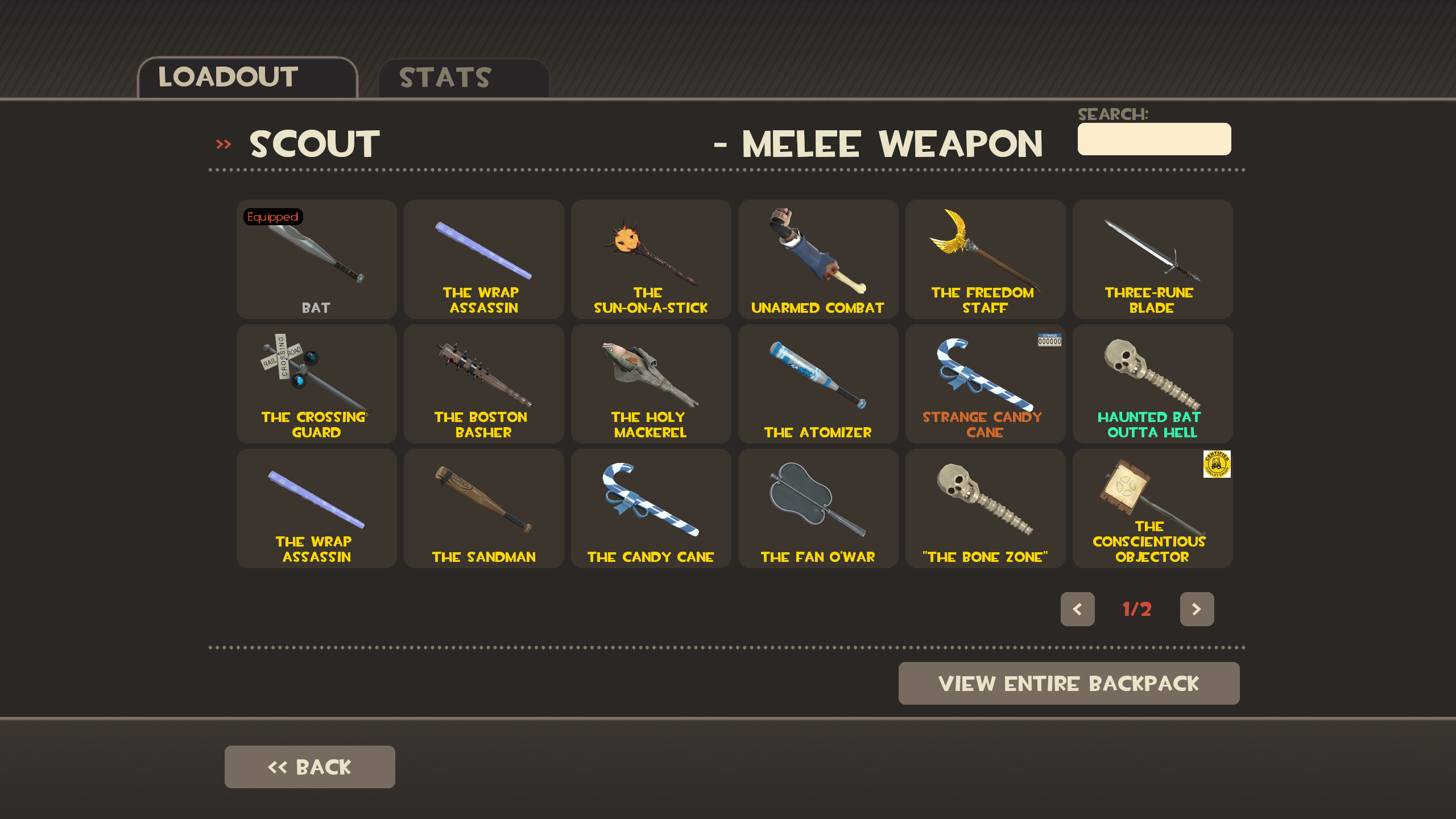Pick The Crossing Guard weapon
Viewport: 1456px width, 819px height.
point(316,384)
